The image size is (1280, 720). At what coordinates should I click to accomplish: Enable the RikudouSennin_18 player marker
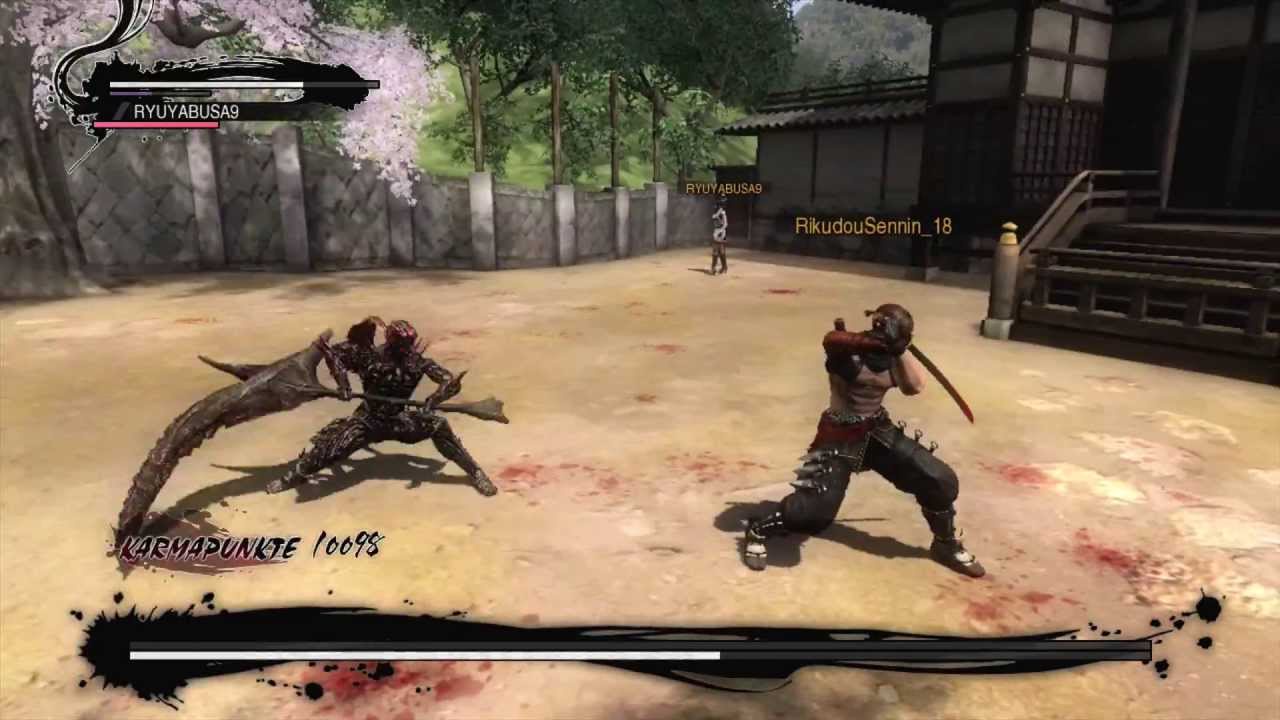click(875, 226)
